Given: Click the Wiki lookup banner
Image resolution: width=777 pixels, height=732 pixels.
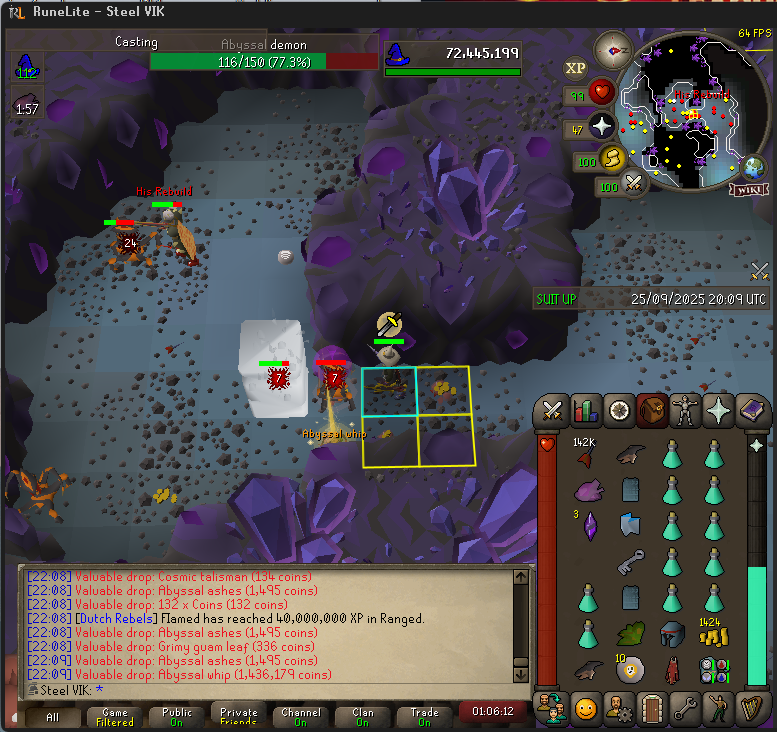Looking at the screenshot, I should [x=748, y=190].
